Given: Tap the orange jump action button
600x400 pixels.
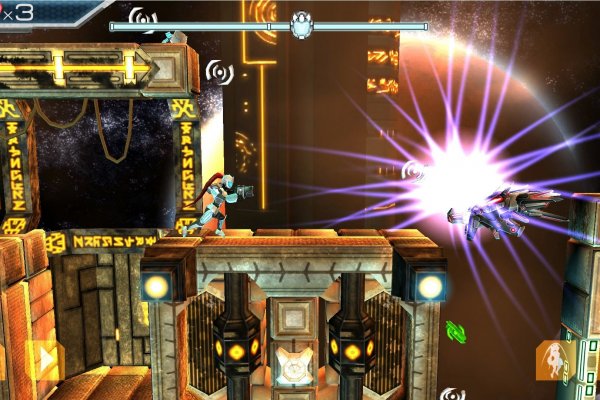Looking at the screenshot, I should click(551, 360).
